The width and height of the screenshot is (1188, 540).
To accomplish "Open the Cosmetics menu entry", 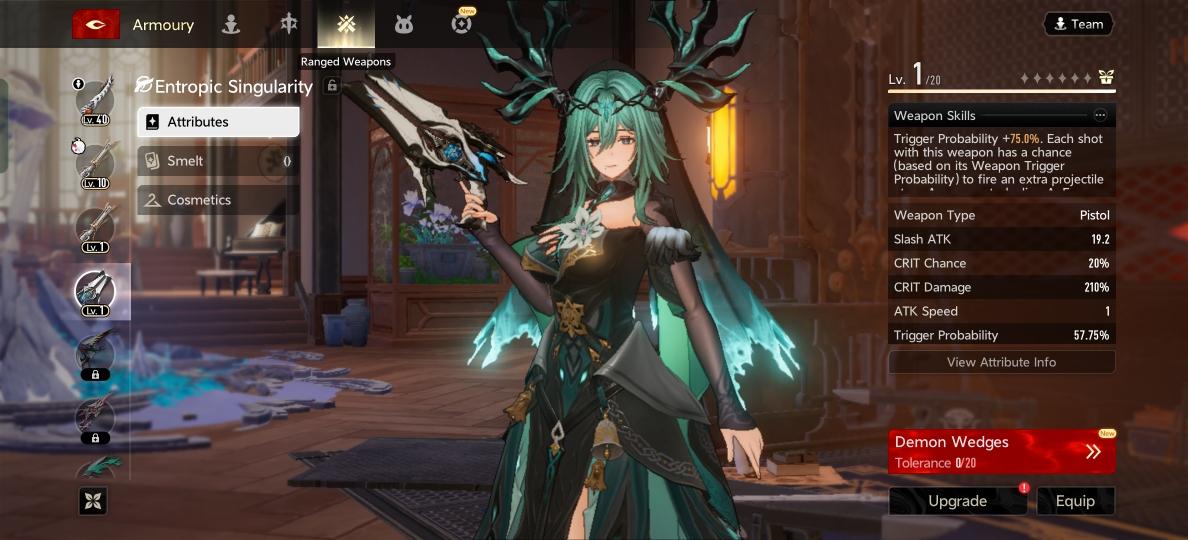I will pyautogui.click(x=218, y=200).
